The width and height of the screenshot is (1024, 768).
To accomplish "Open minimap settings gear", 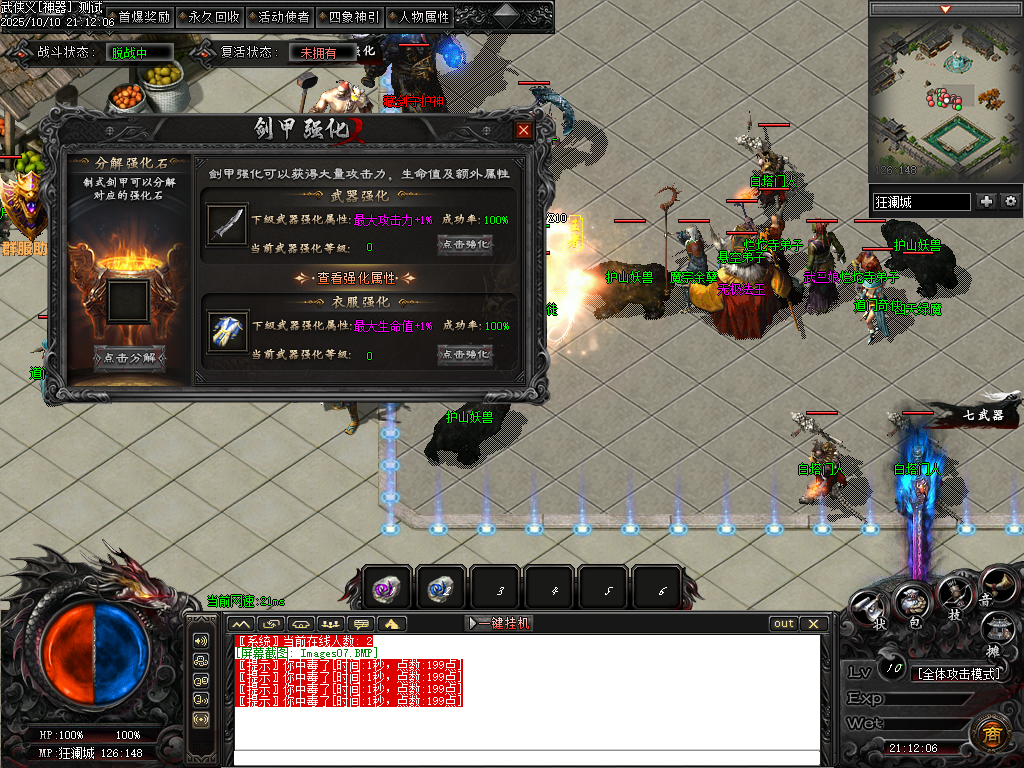I will [1010, 201].
